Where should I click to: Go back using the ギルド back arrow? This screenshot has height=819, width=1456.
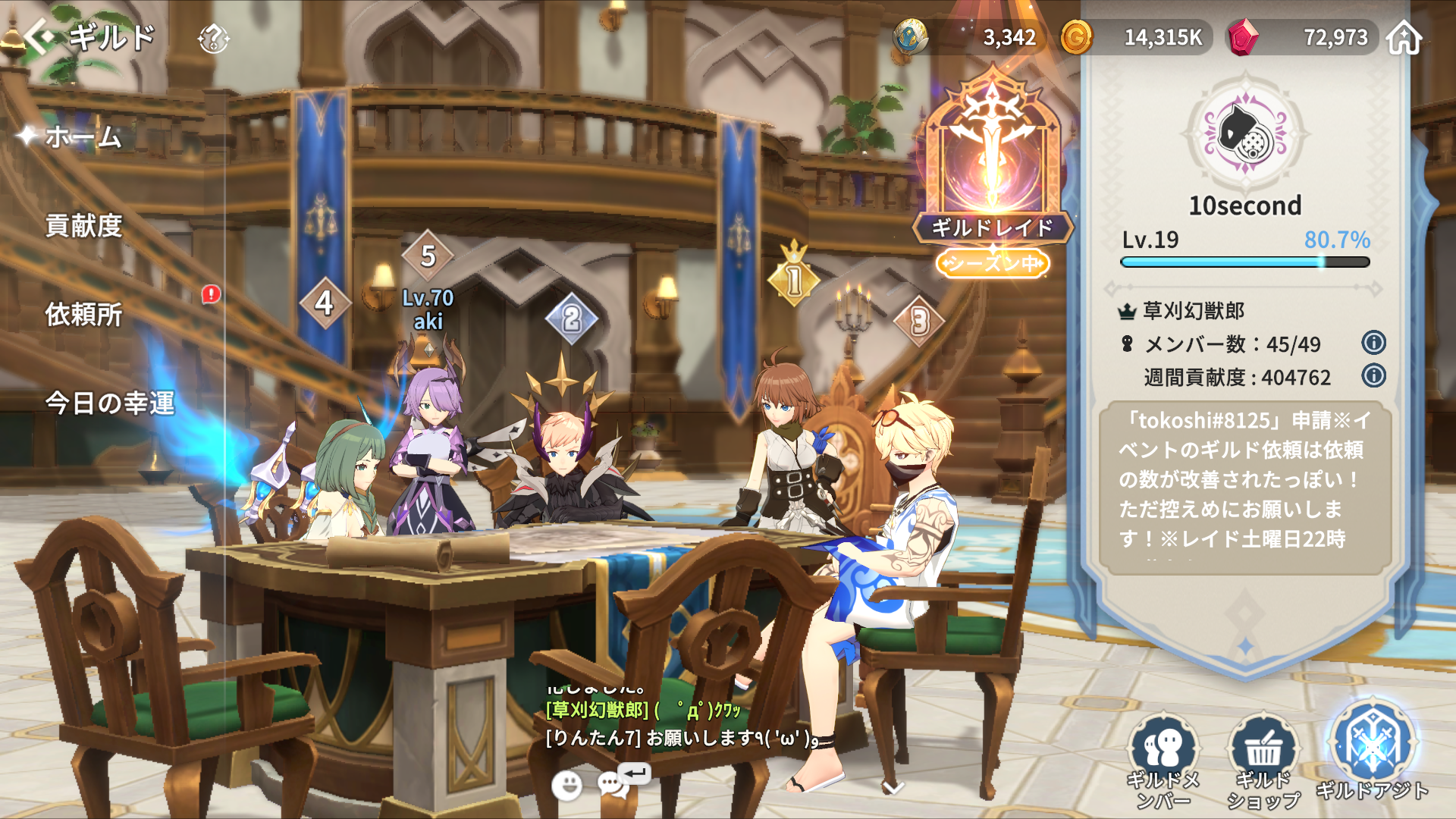[x=39, y=36]
